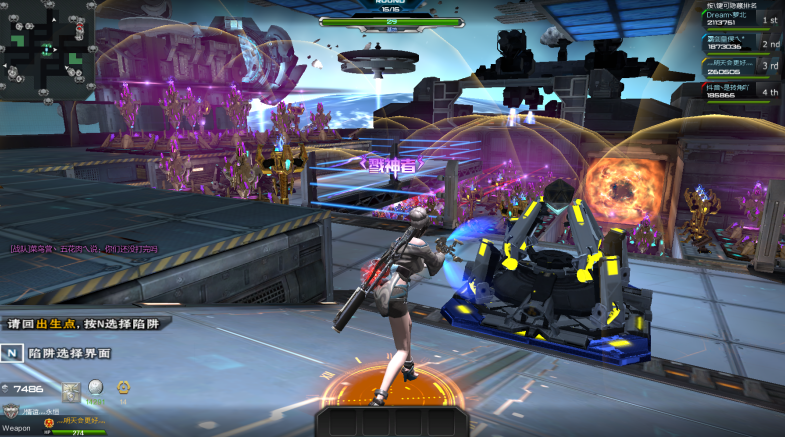Select the 3rd place leaderboard row
Screen dimensions: 785x437
(x=741, y=67)
